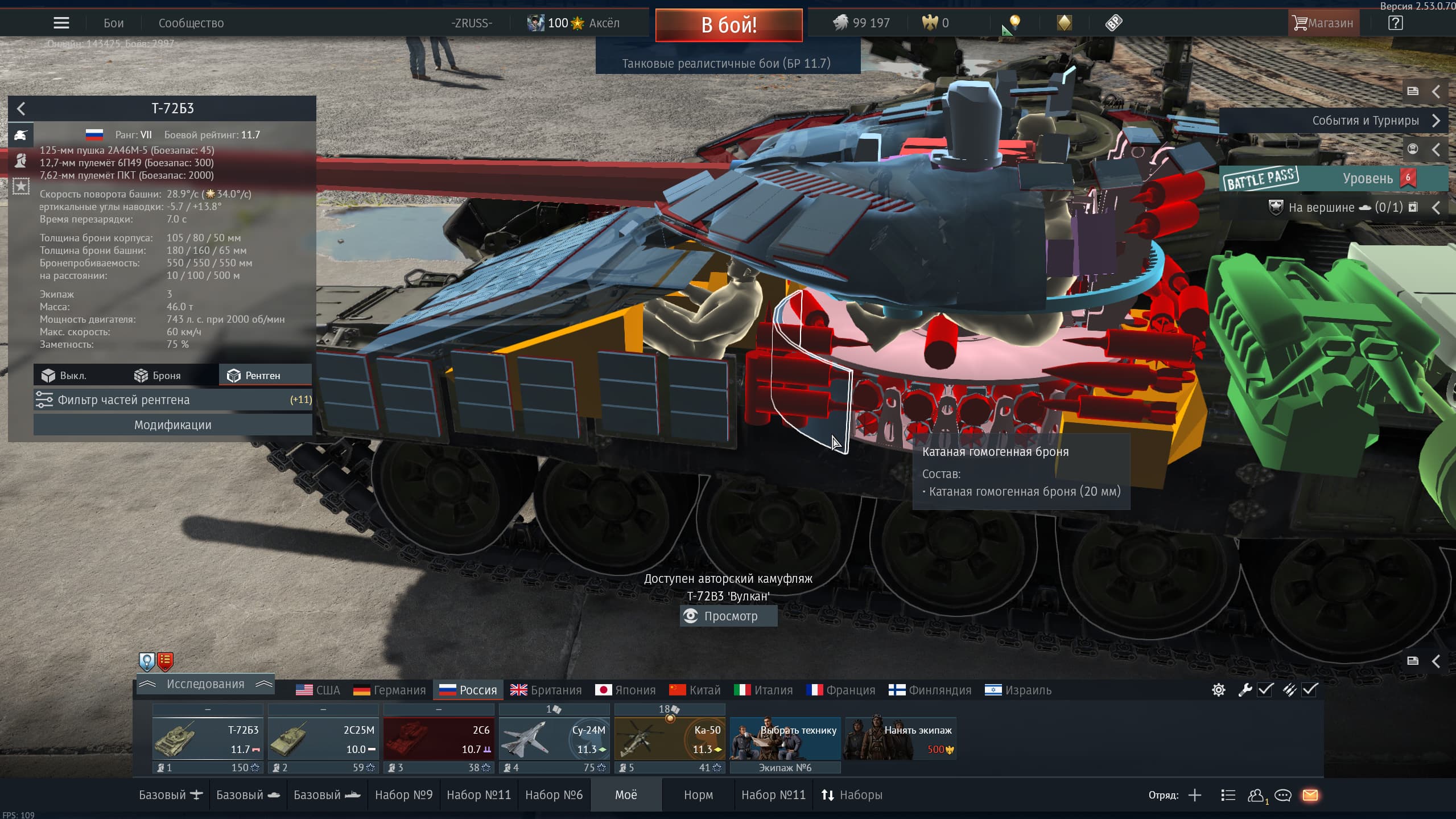
Task: Change game mode Танковые реалистичные бои
Action: (727, 63)
